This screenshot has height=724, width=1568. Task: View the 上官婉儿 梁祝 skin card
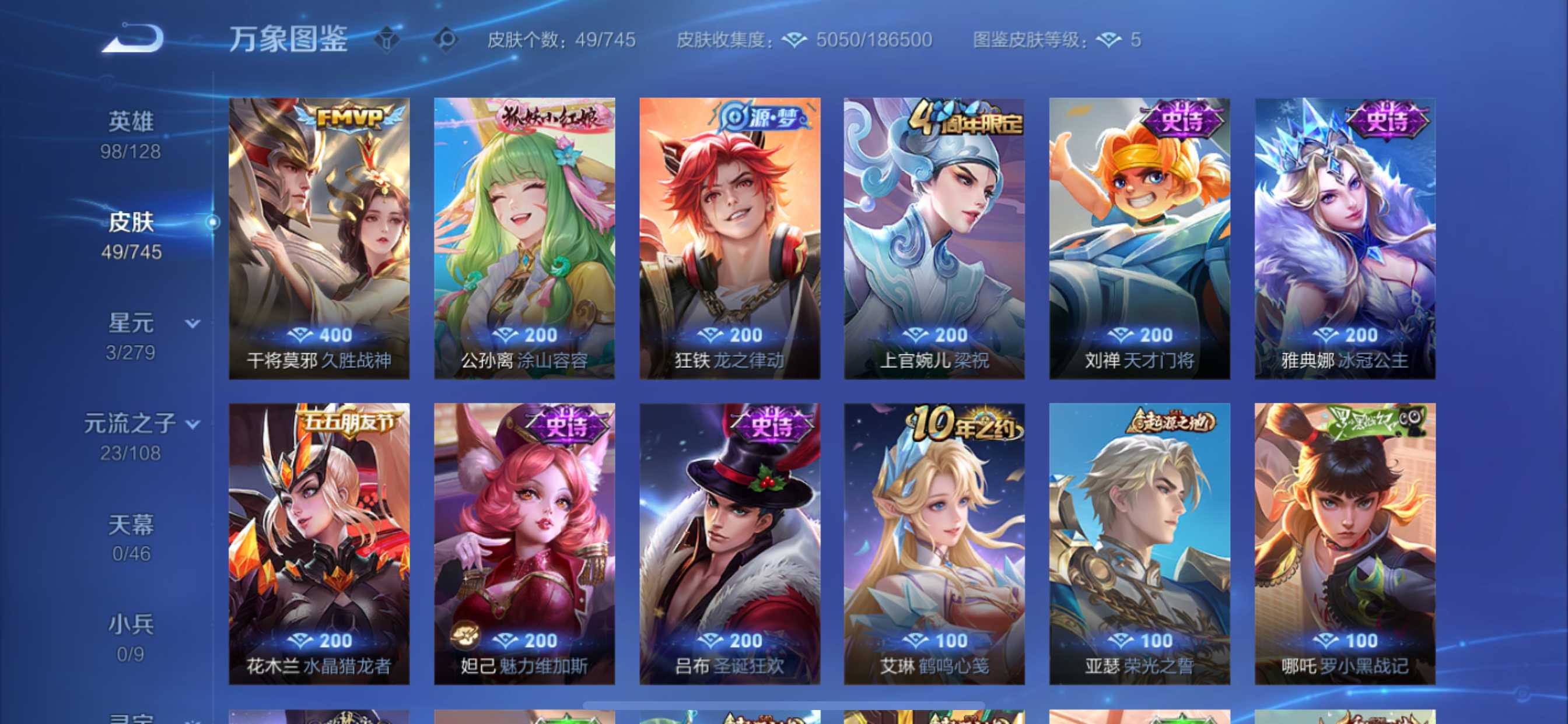tap(934, 238)
